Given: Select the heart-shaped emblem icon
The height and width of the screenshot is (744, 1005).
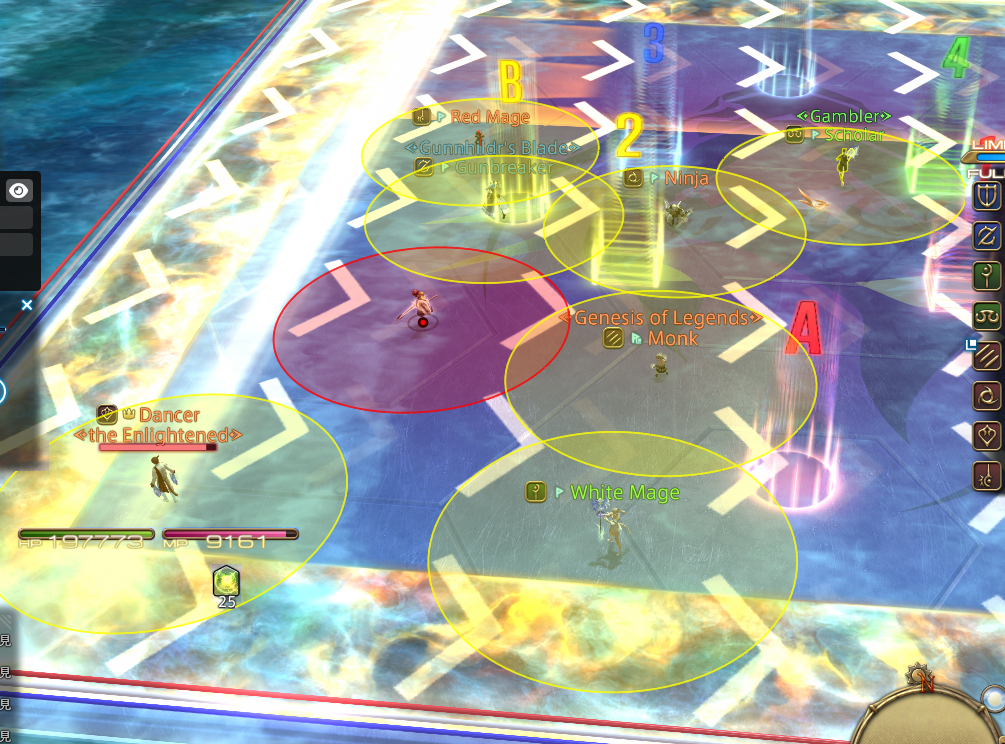Looking at the screenshot, I should tap(987, 437).
